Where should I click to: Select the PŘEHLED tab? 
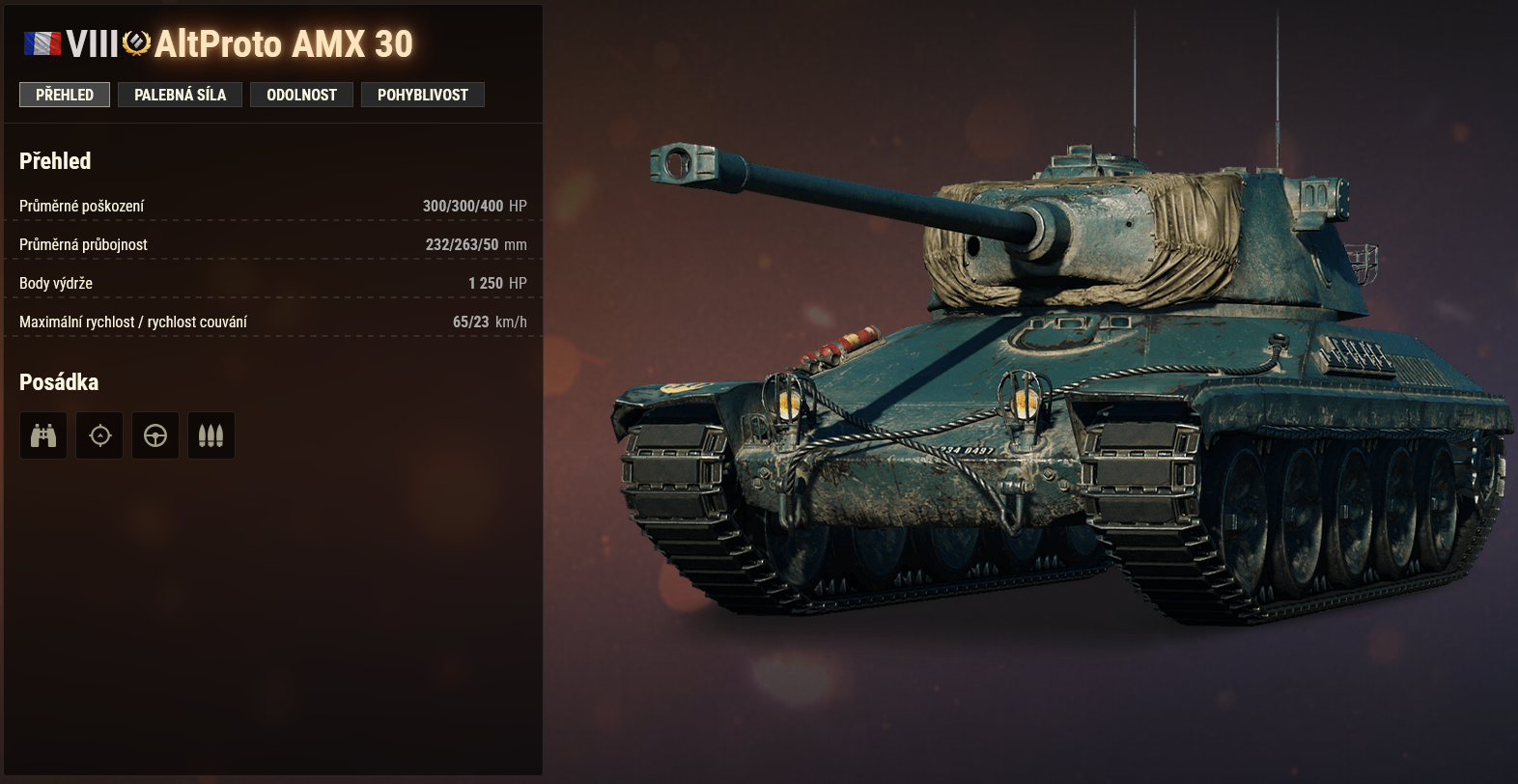click(64, 94)
